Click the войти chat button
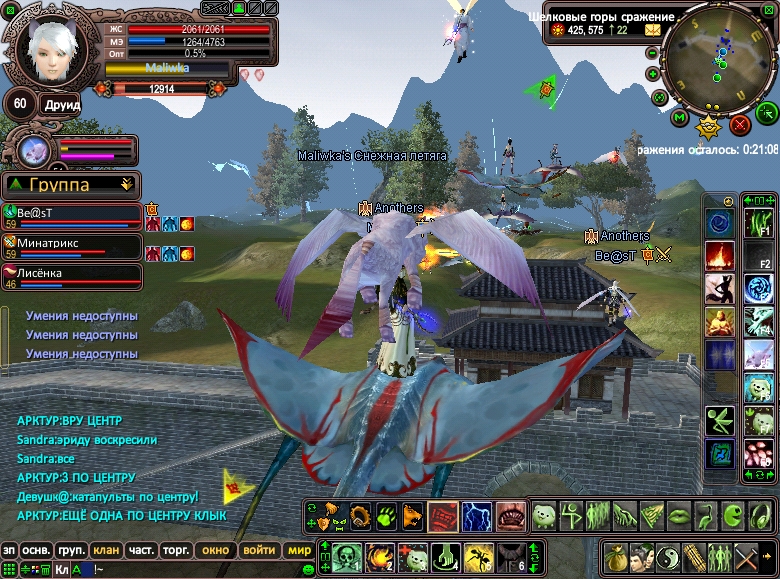This screenshot has width=780, height=579. click(259, 550)
